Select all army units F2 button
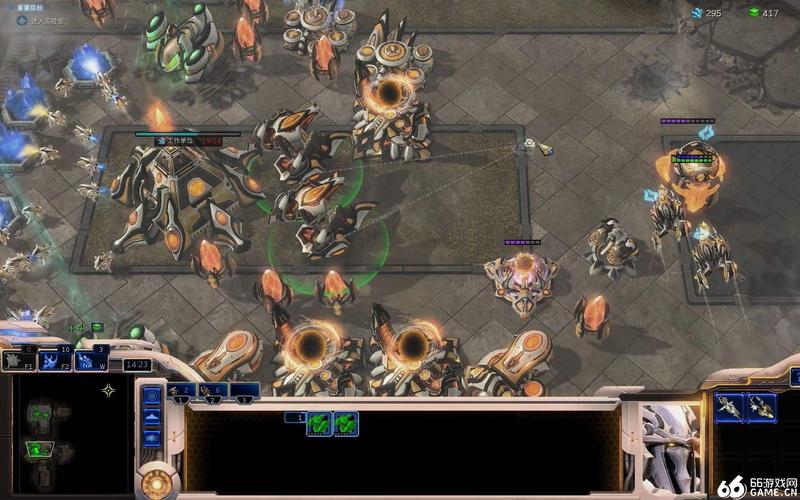The height and width of the screenshot is (500, 800). click(x=53, y=360)
